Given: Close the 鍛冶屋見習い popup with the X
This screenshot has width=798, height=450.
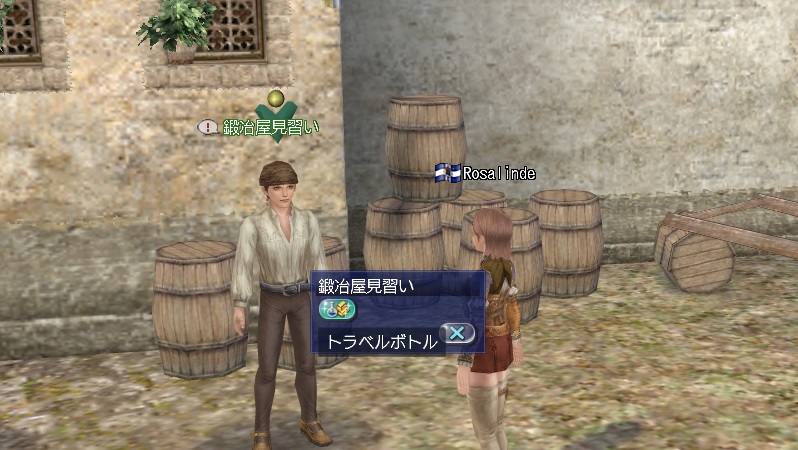Looking at the screenshot, I should pos(457,334).
